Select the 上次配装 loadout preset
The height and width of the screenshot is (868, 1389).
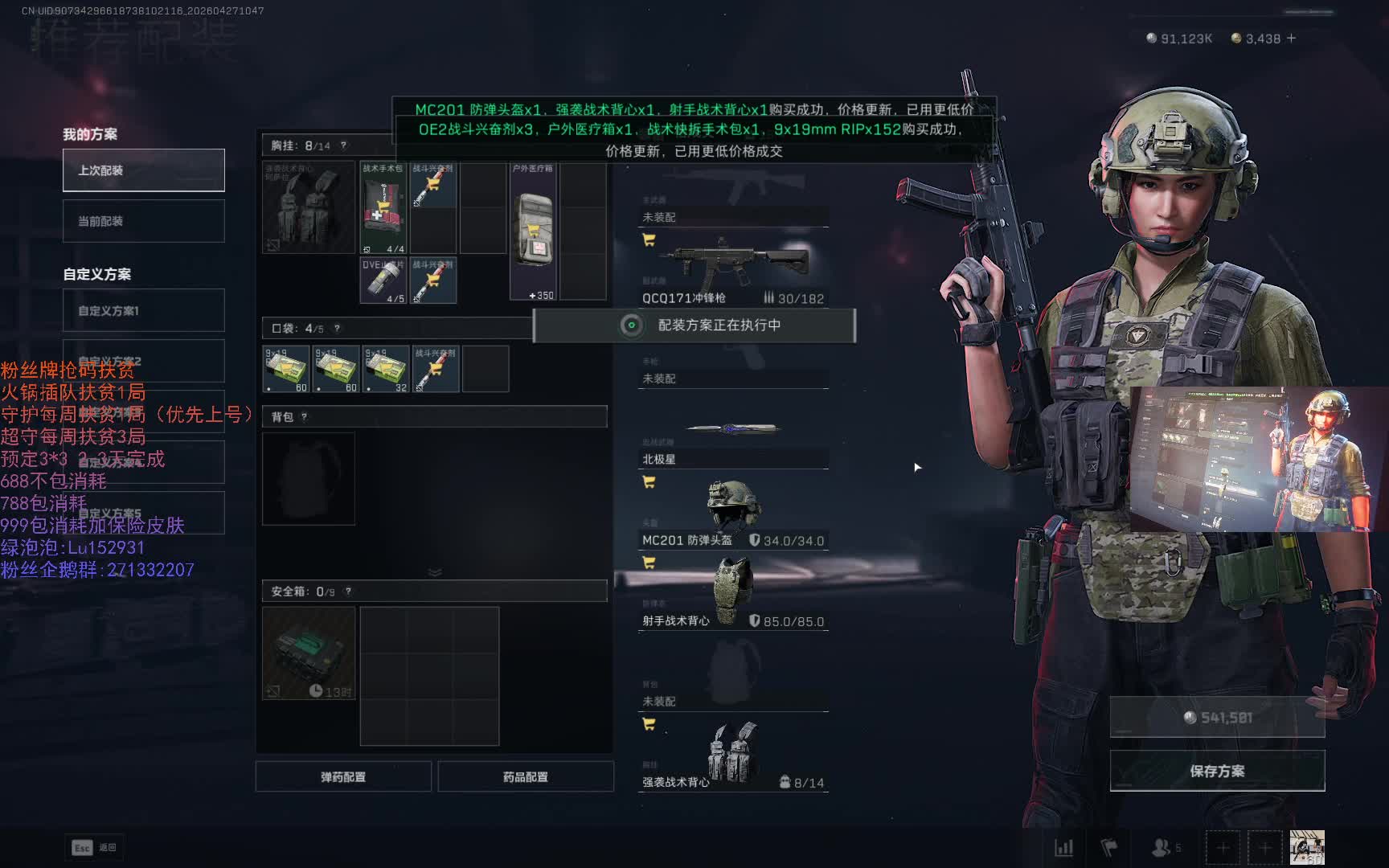point(144,170)
